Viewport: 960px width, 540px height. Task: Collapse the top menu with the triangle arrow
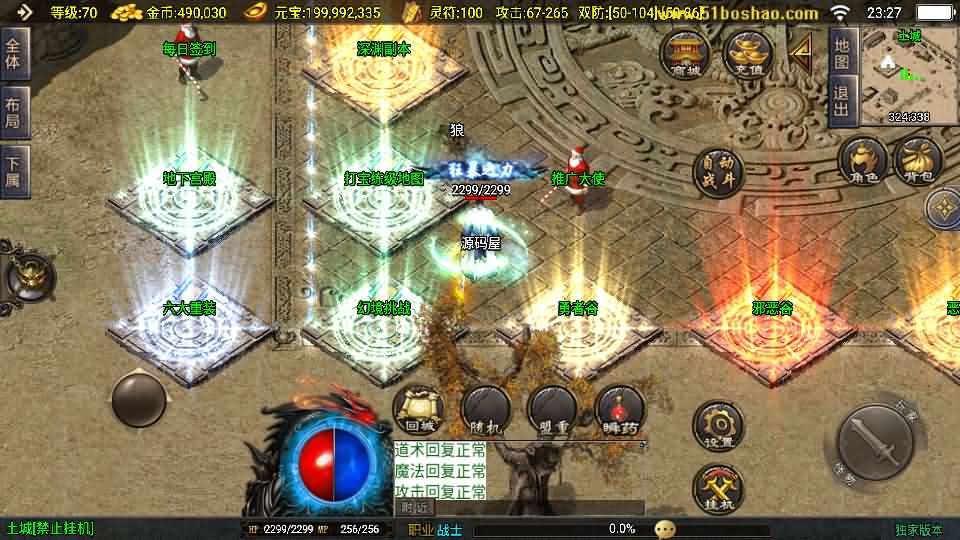pyautogui.click(x=800, y=52)
